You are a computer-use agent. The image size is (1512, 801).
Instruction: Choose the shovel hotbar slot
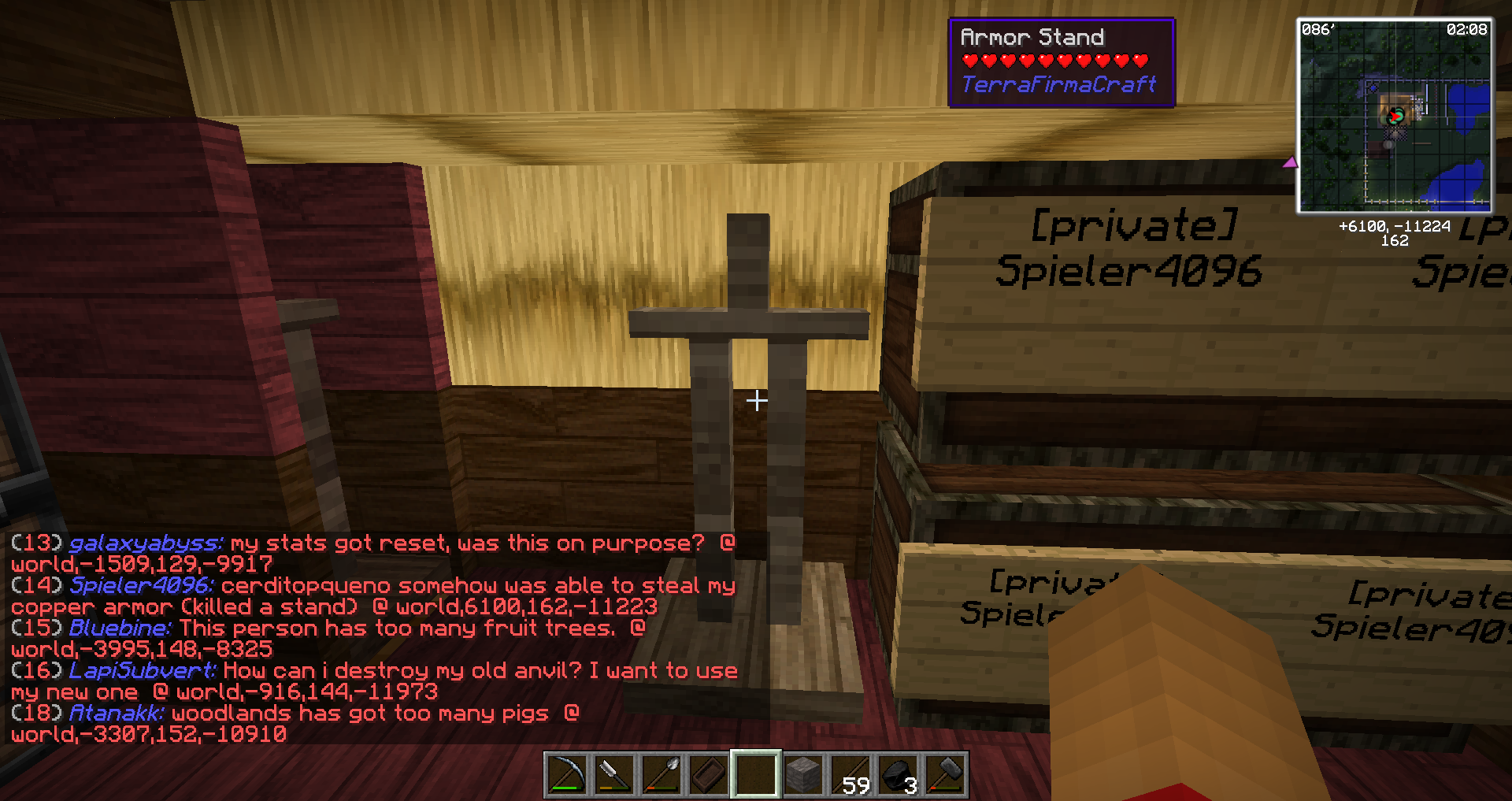tap(660, 776)
